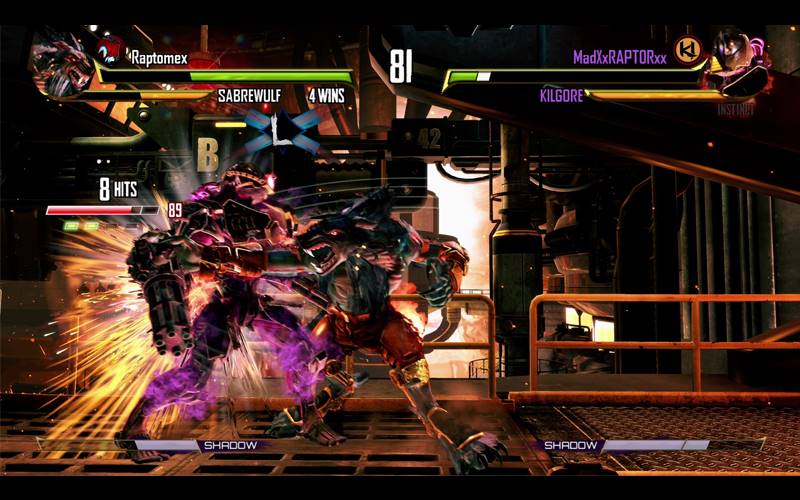Click the Kilgore player portrait
800x500 pixels.
click(737, 62)
